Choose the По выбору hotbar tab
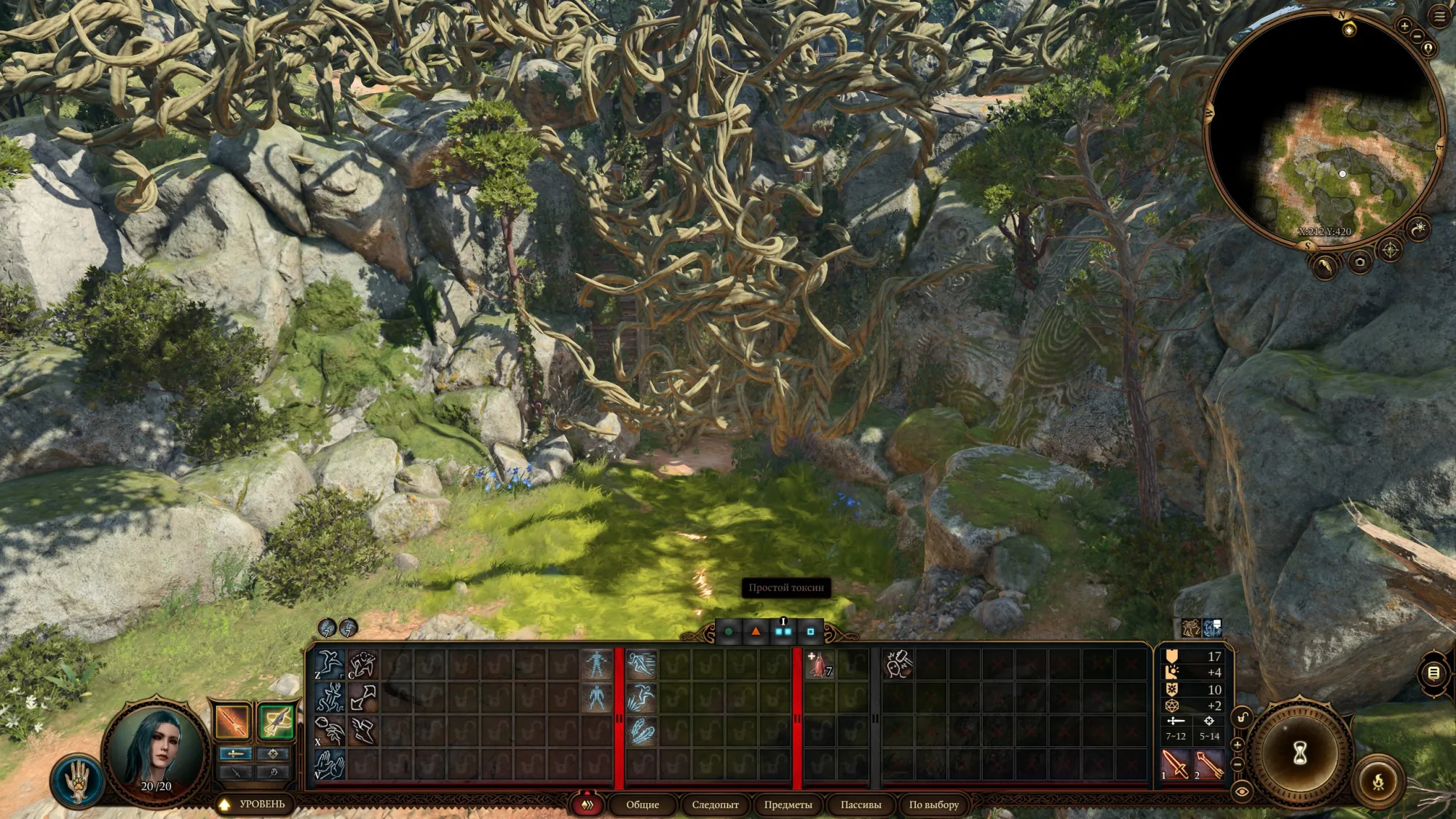 click(x=933, y=804)
